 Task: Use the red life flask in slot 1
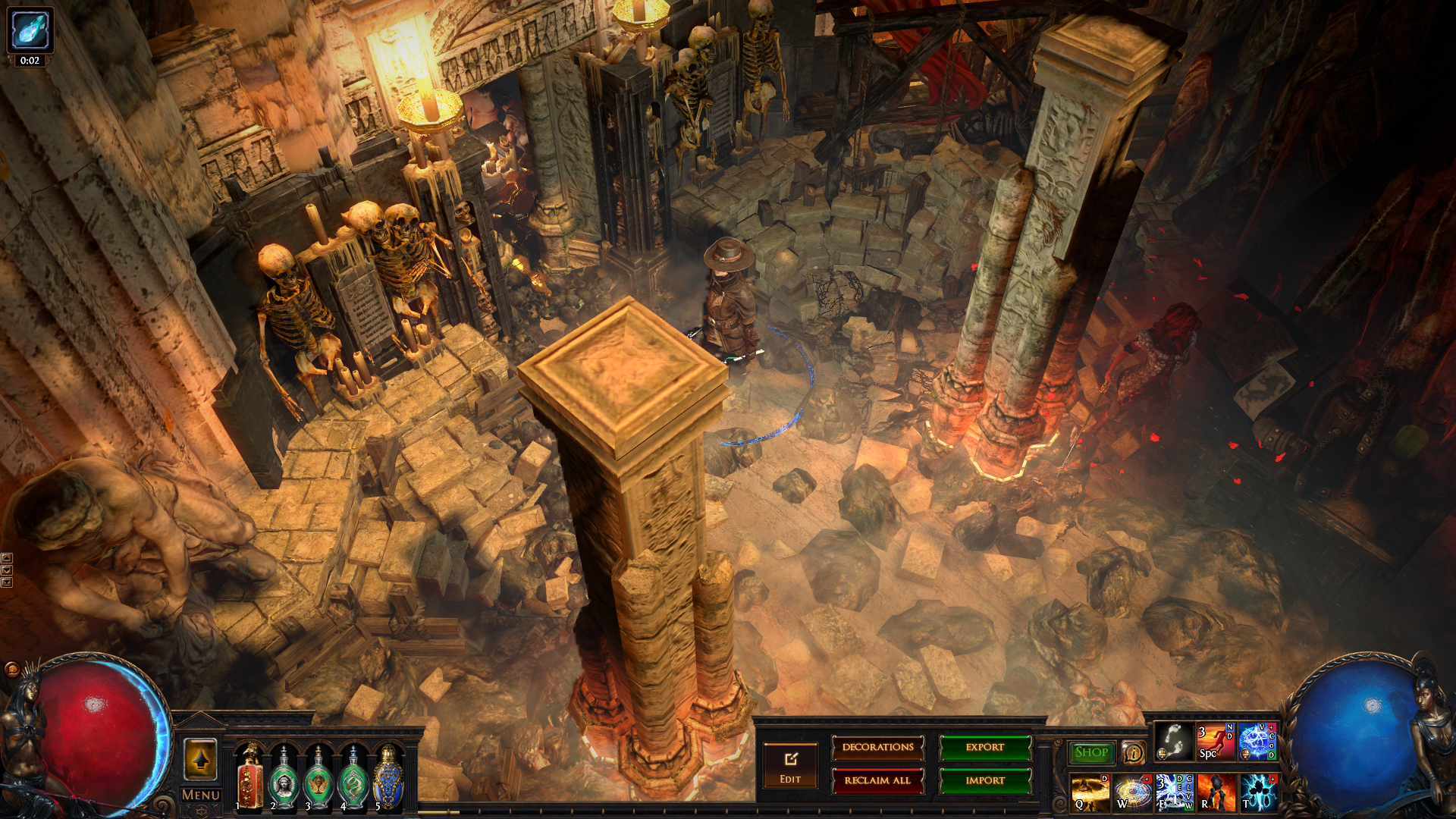click(x=249, y=779)
